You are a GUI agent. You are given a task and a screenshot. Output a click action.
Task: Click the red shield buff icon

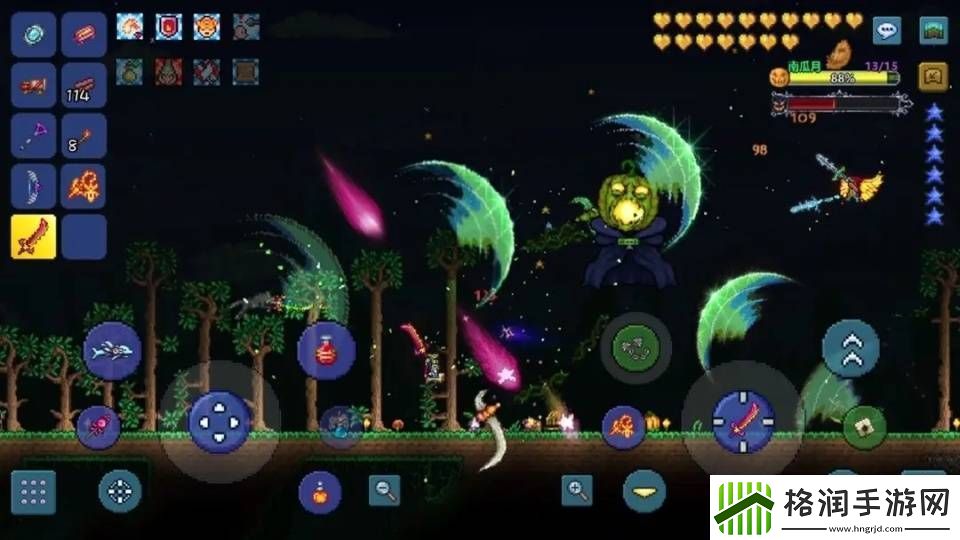(168, 27)
